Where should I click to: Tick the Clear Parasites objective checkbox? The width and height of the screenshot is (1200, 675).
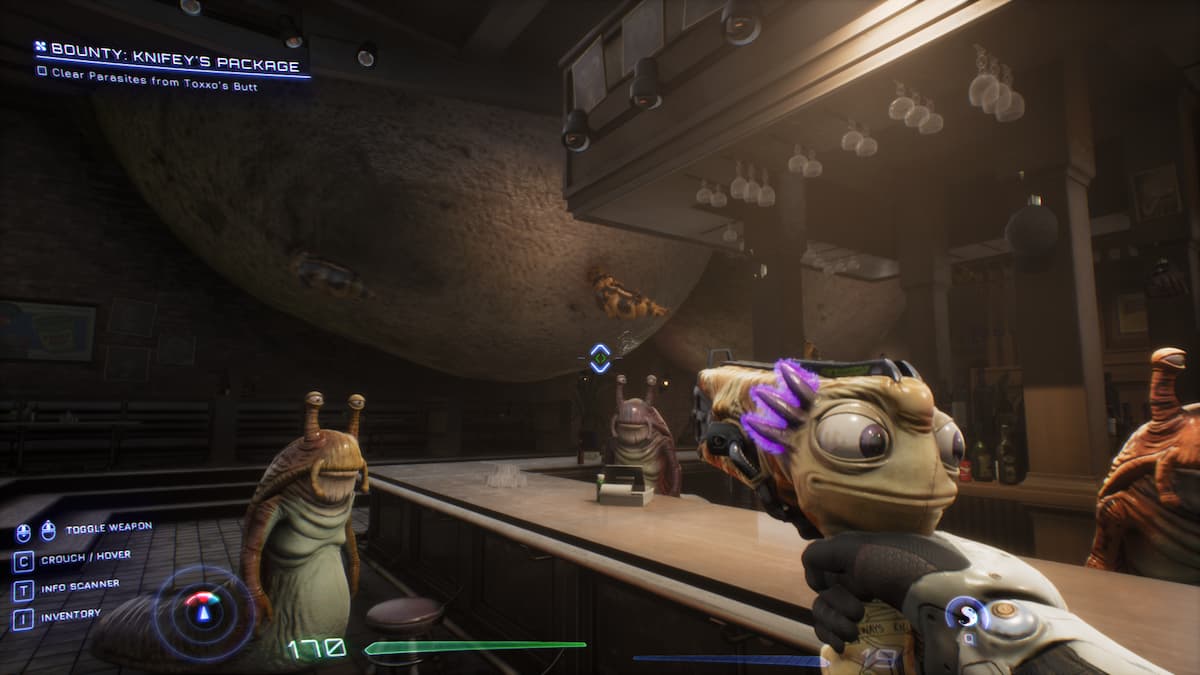41,86
